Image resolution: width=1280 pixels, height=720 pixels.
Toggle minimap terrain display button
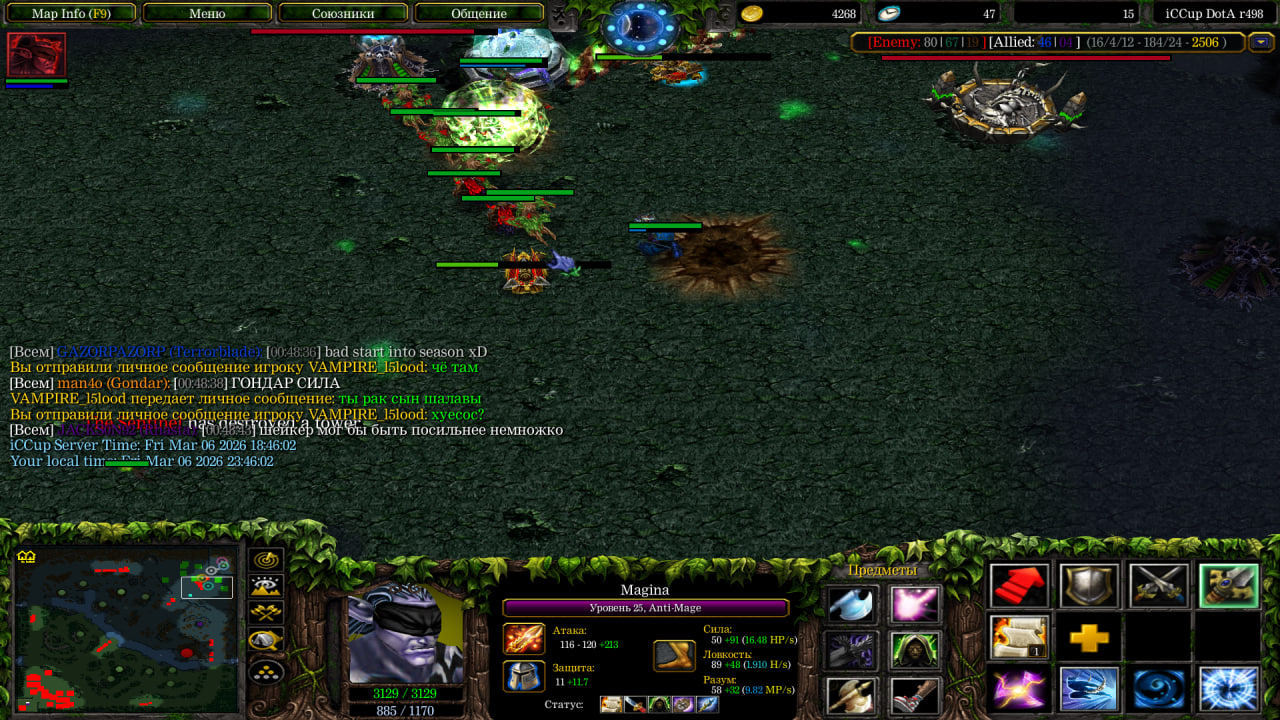[x=266, y=587]
